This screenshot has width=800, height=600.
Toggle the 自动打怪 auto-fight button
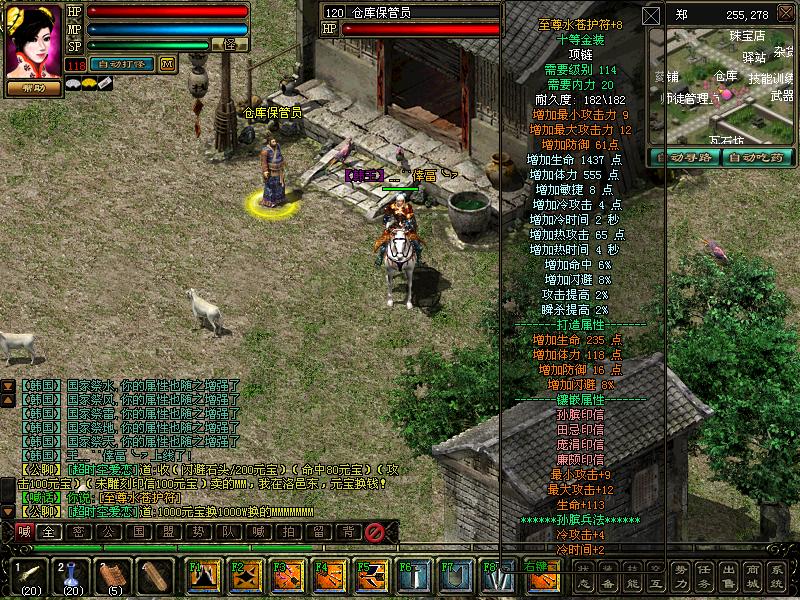pyautogui.click(x=122, y=64)
